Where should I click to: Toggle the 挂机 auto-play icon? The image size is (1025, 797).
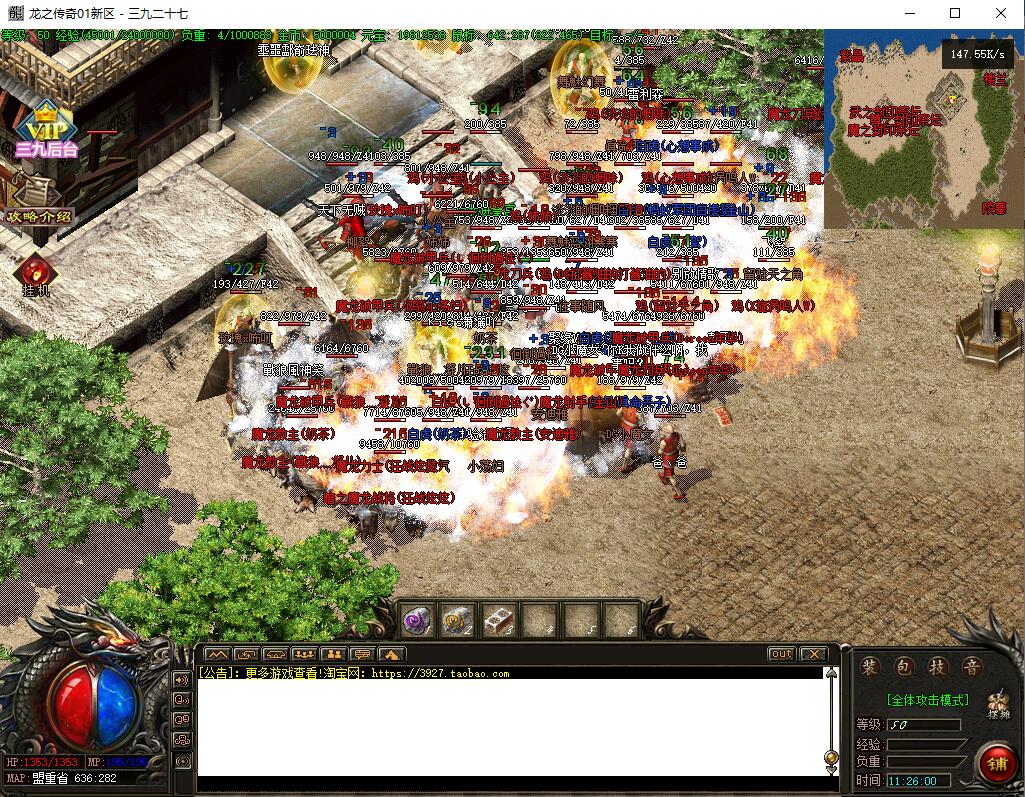[36, 272]
